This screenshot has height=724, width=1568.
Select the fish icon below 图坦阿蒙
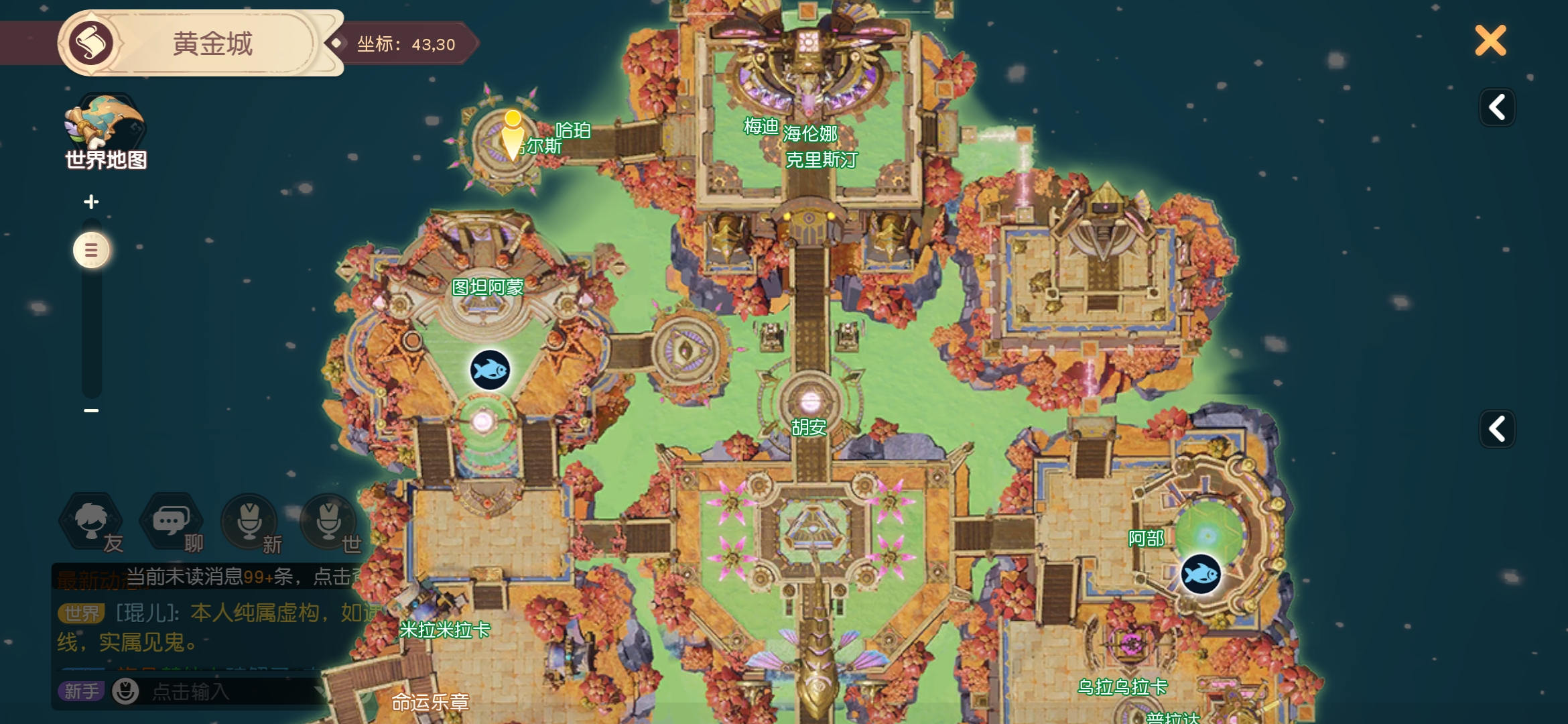490,370
